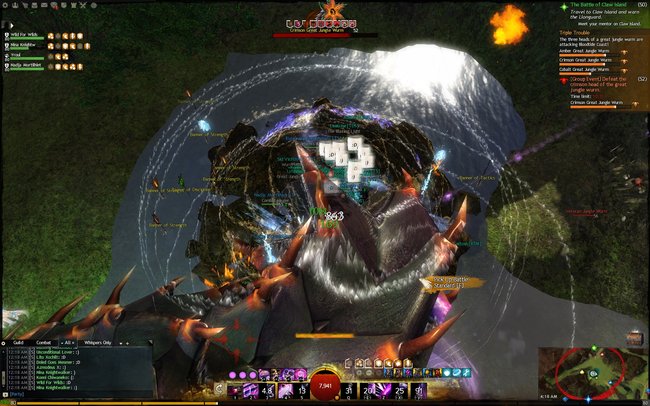
Task: Open the game menu gear icon
Action: click(x=6, y=5)
